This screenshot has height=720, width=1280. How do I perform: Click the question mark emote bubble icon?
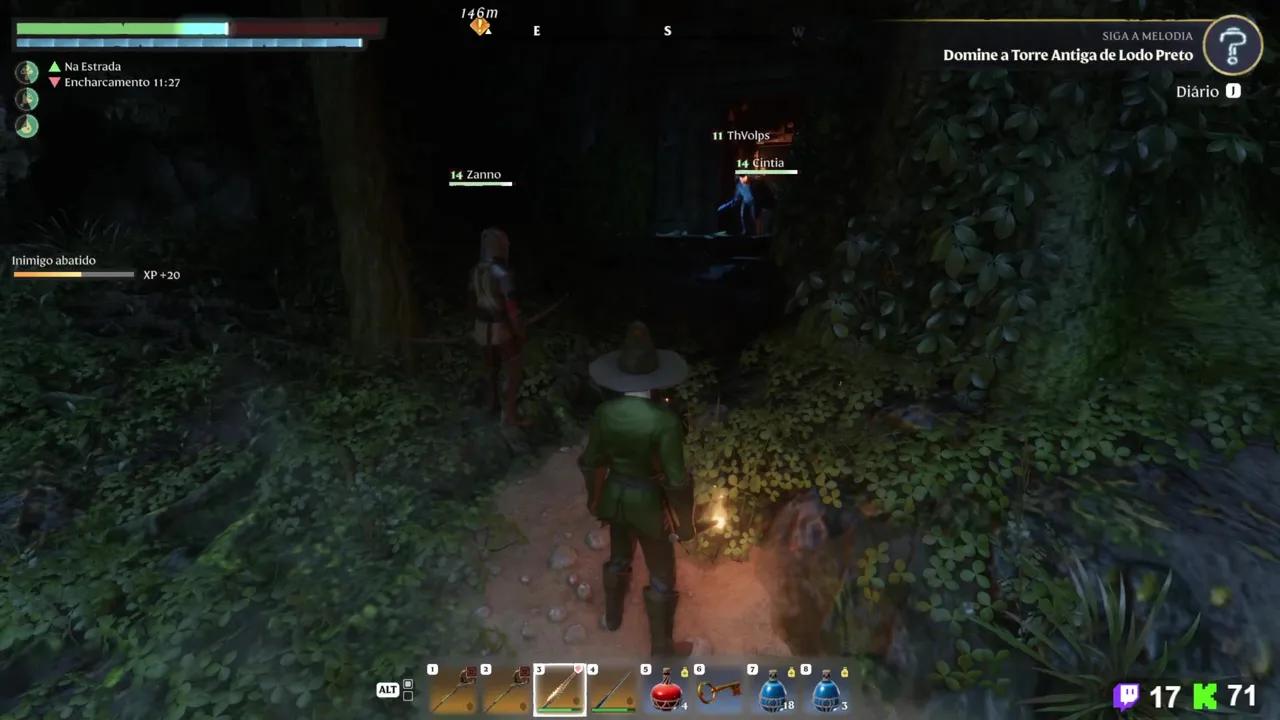tap(1232, 44)
